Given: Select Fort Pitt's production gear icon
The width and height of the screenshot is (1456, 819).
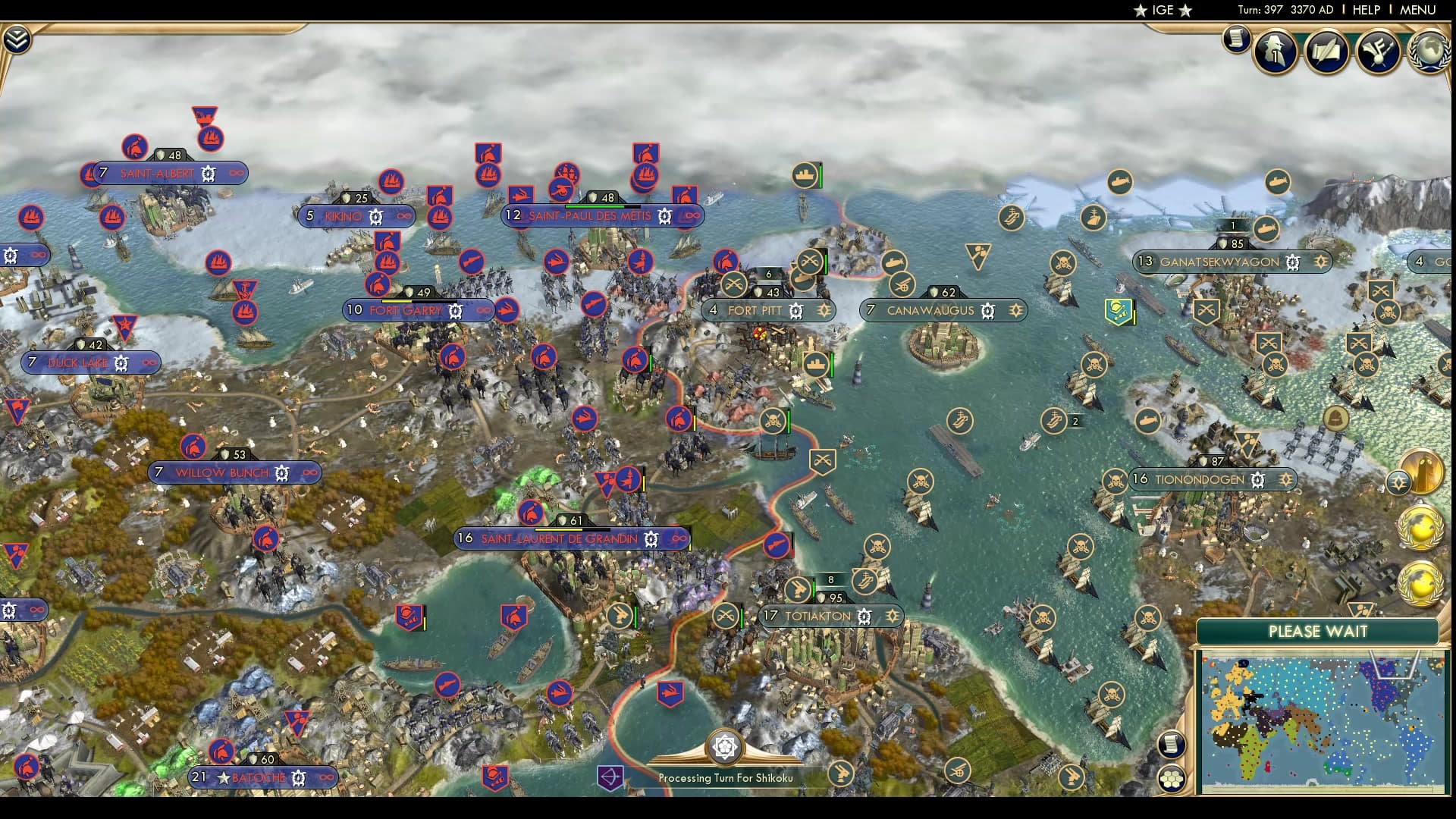Looking at the screenshot, I should pyautogui.click(x=795, y=311).
